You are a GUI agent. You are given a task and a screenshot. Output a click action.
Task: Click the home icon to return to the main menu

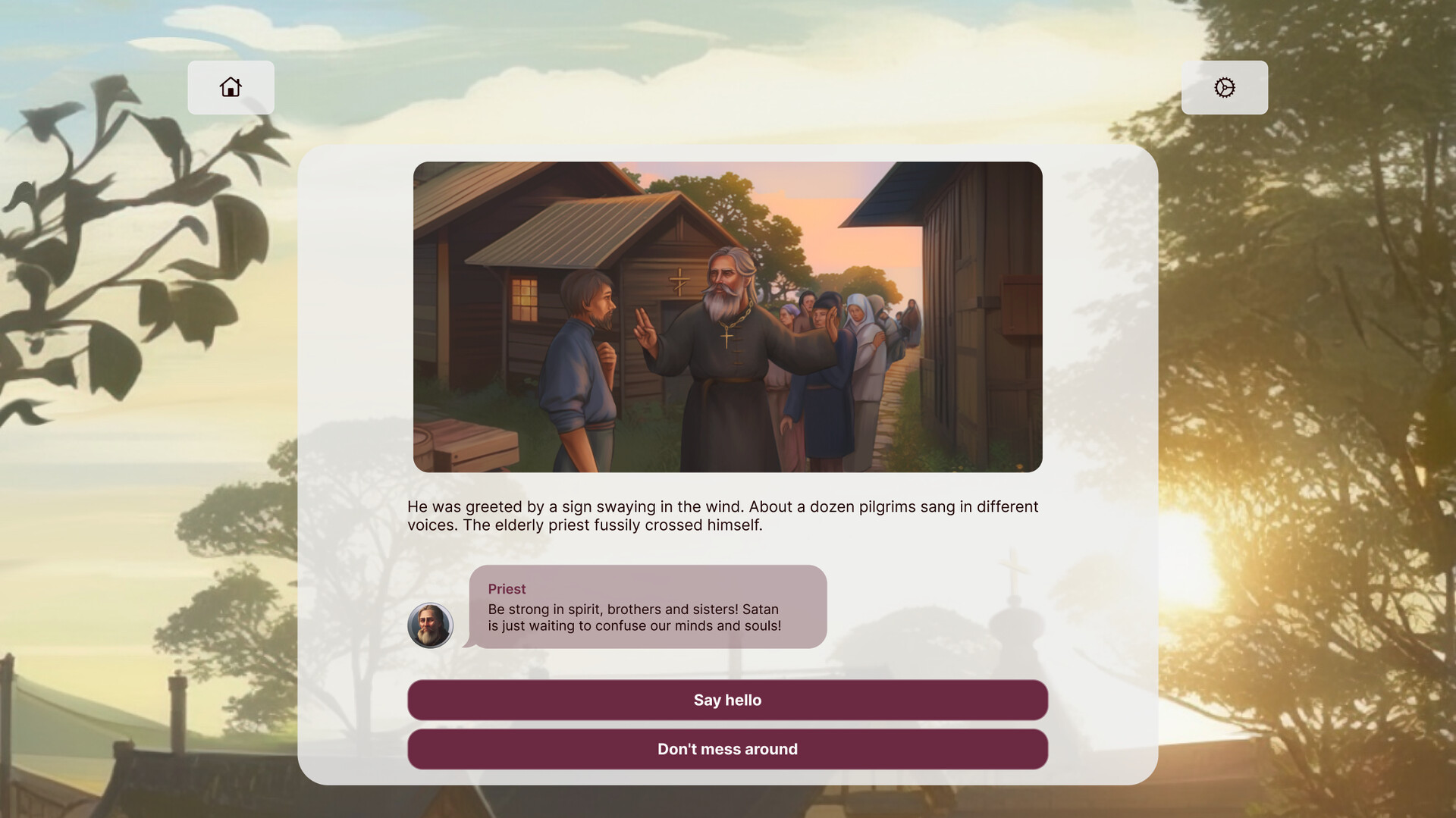[x=231, y=87]
